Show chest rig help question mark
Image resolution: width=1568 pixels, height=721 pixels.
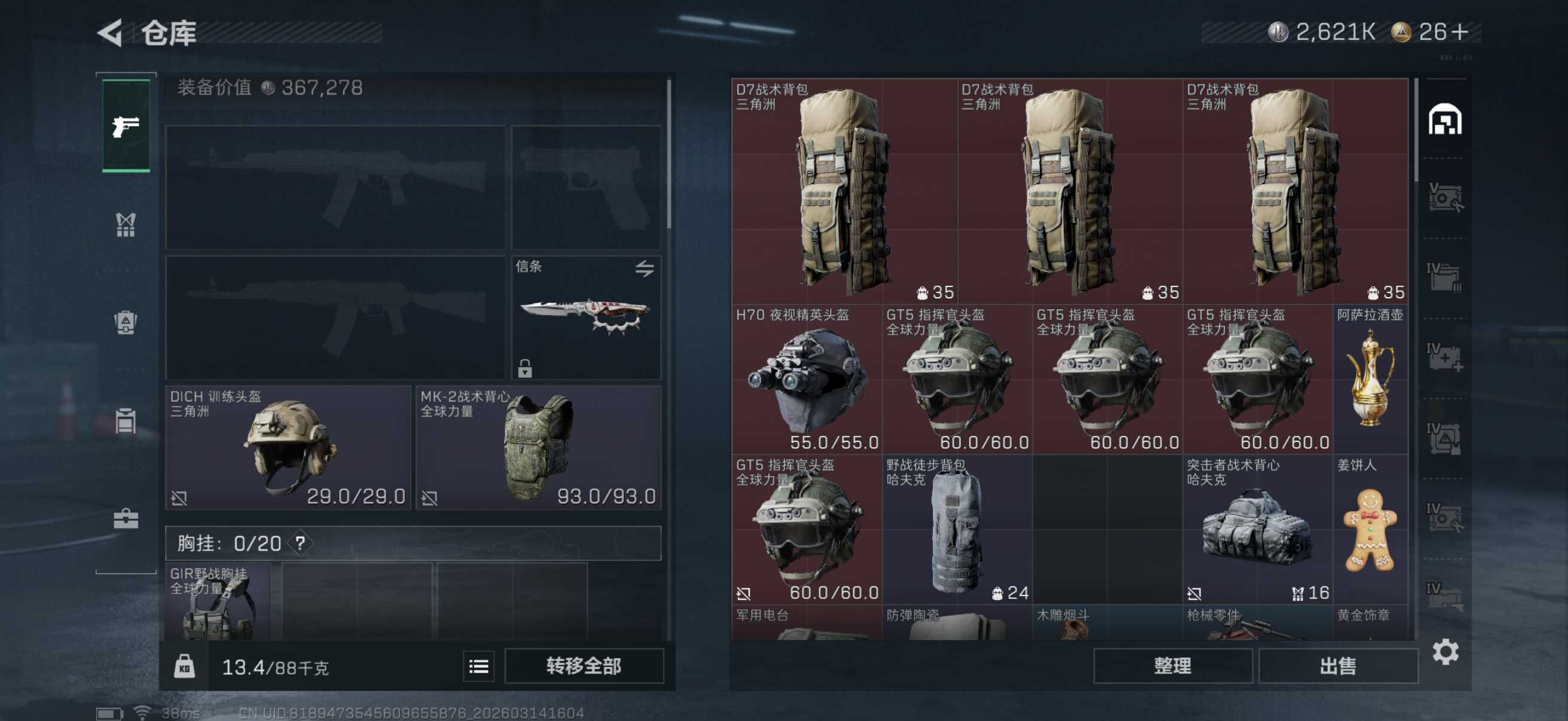[300, 543]
